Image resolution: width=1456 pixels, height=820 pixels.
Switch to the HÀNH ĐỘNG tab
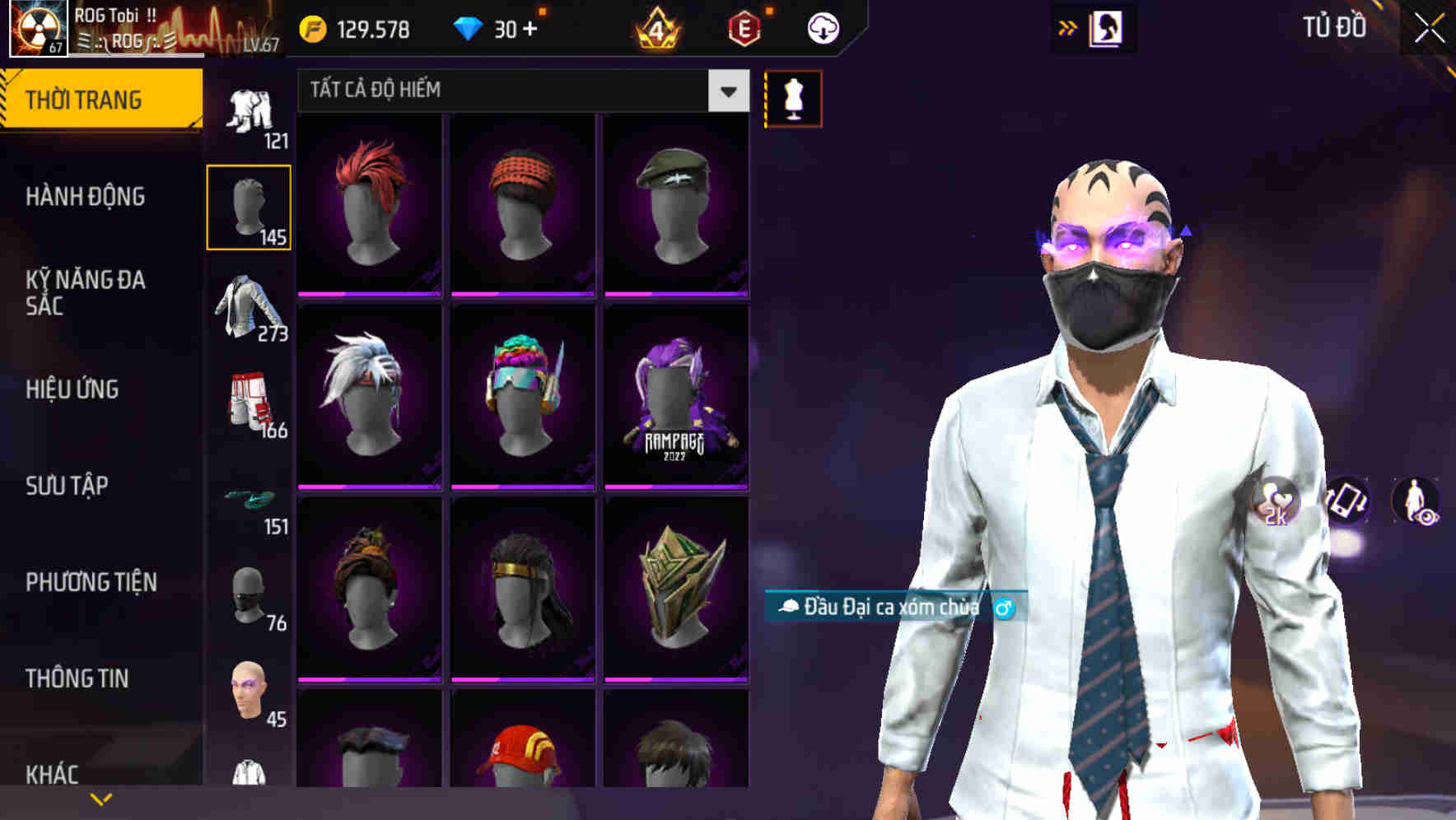click(x=86, y=198)
